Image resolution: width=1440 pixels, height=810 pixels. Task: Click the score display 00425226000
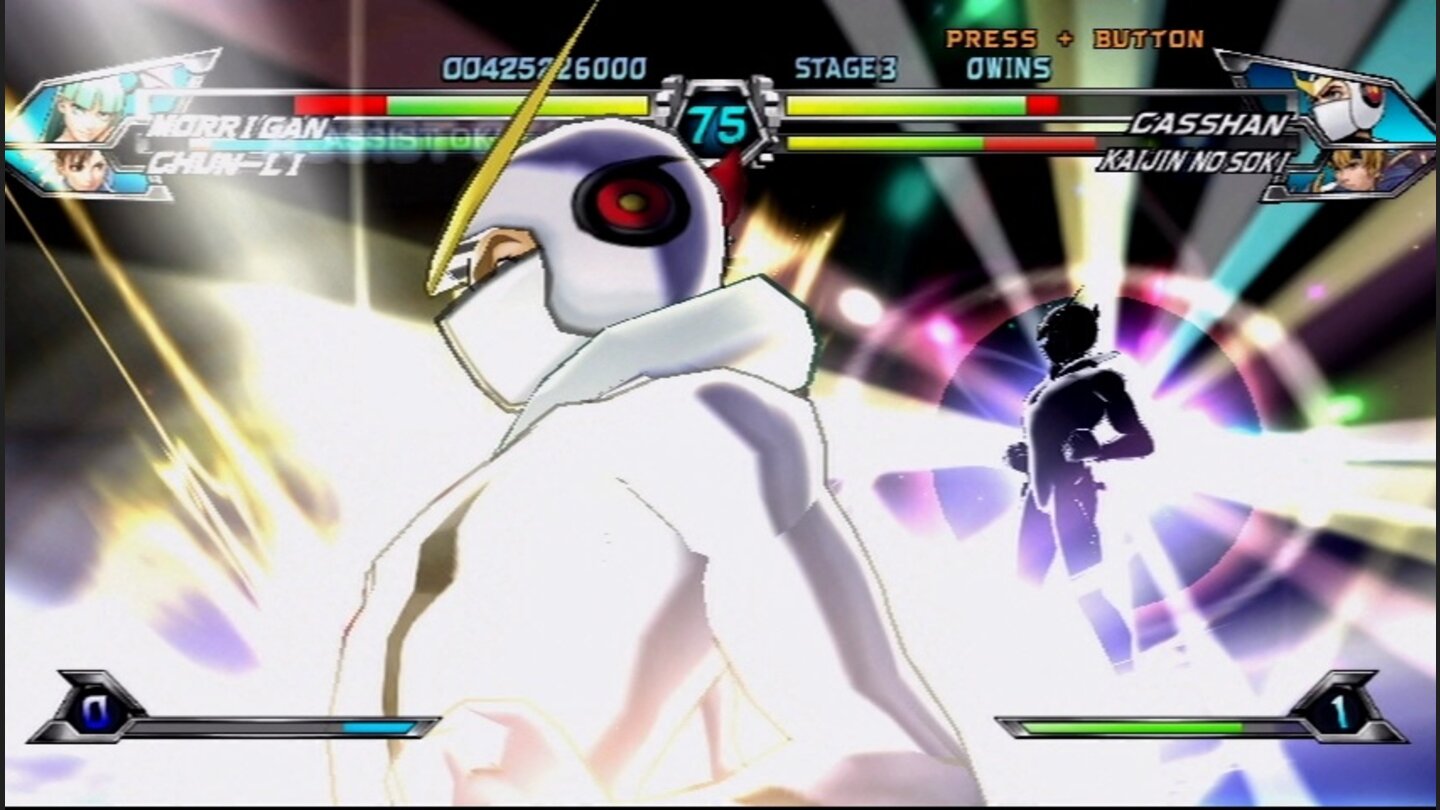[x=543, y=68]
